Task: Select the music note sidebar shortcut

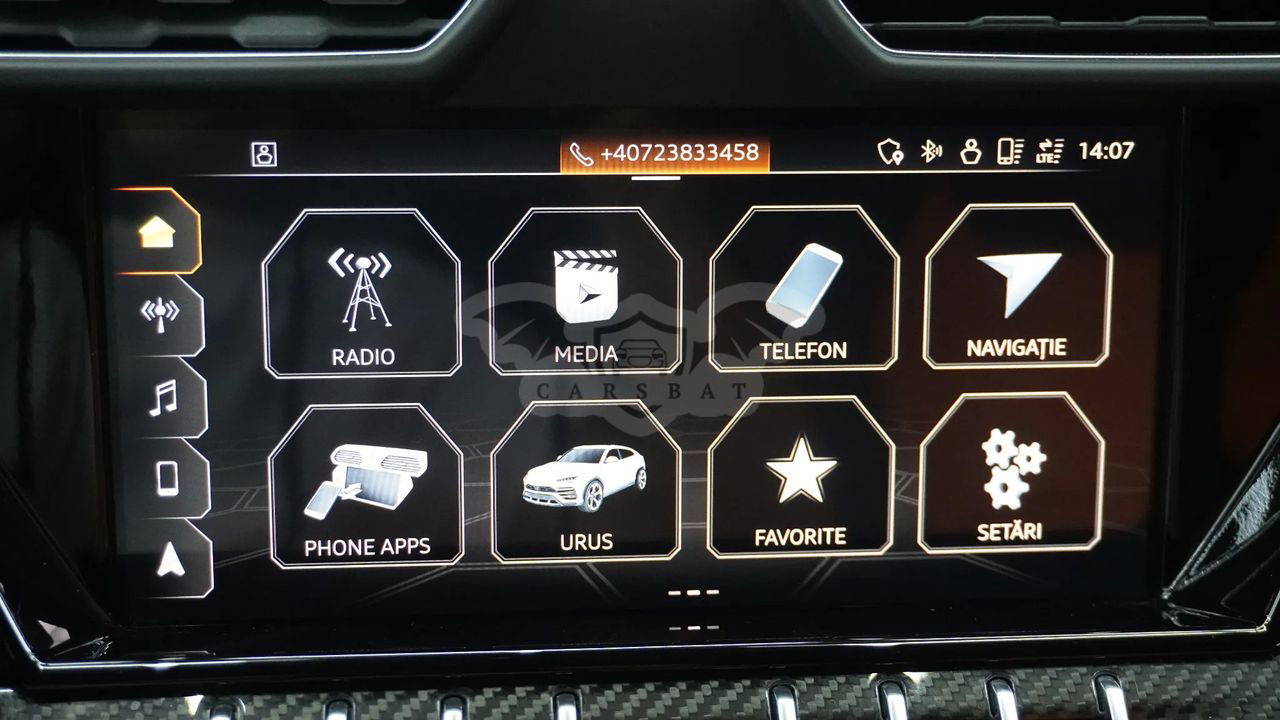Action: click(163, 397)
